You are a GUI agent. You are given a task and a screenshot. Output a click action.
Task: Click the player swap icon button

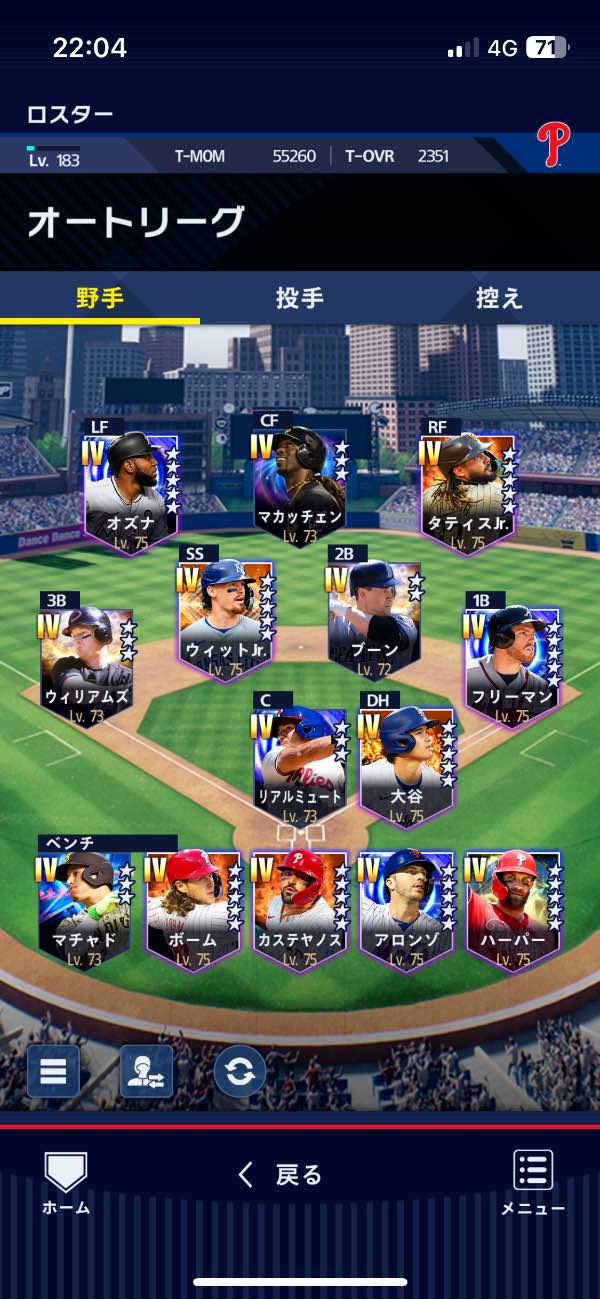click(146, 1071)
